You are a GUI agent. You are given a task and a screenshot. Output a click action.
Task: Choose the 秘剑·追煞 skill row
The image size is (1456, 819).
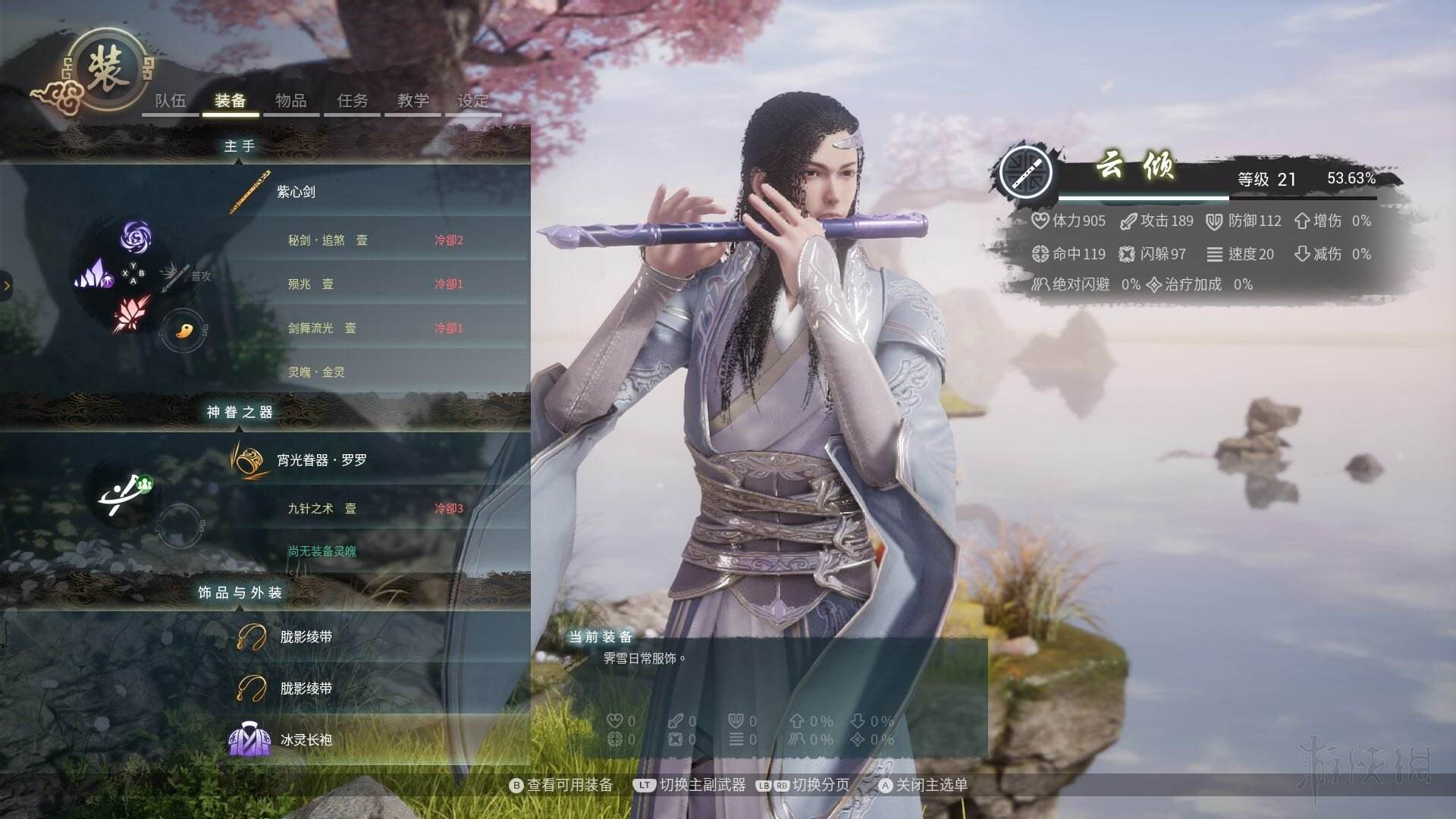328,240
